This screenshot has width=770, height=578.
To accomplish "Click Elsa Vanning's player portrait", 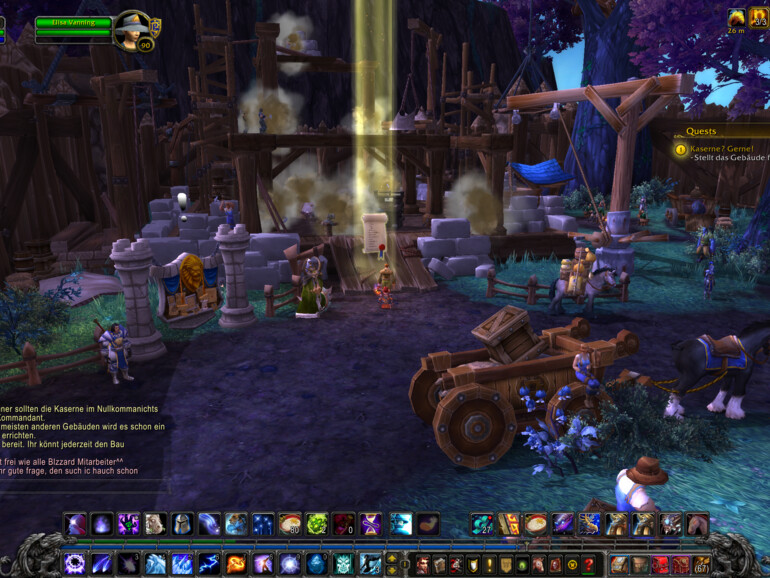I will click(131, 29).
